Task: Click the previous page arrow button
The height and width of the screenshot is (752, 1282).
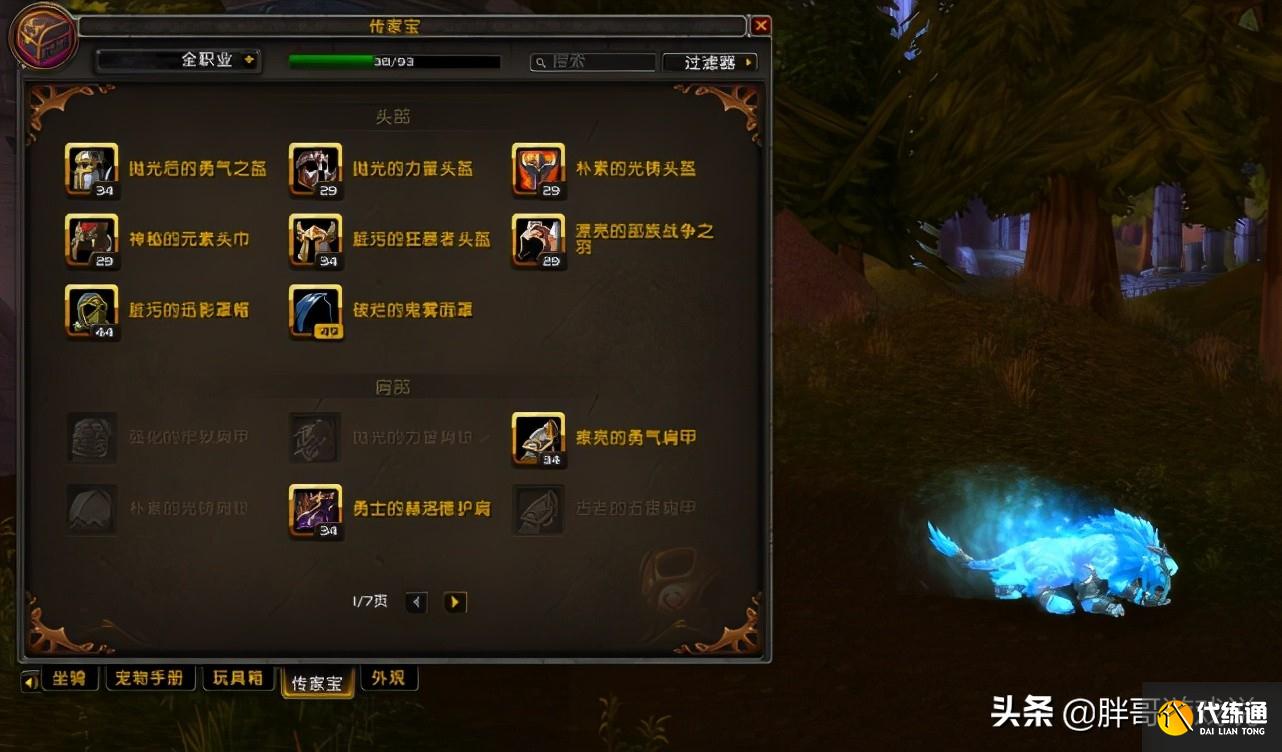Action: [416, 602]
